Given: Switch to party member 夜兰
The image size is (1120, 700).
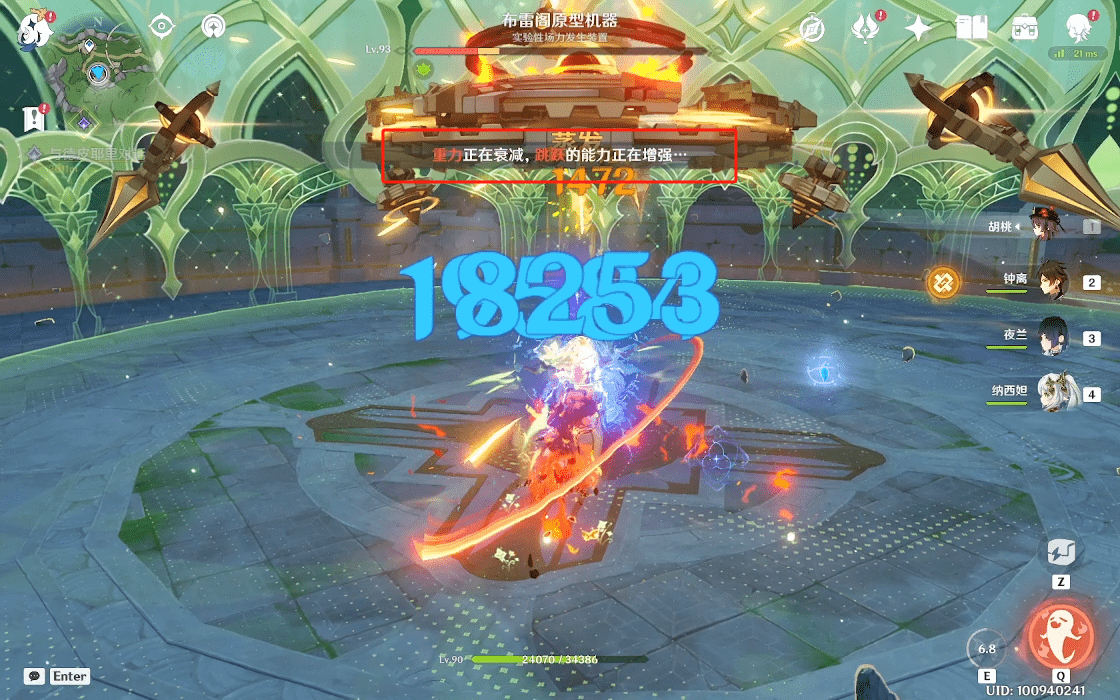Looking at the screenshot, I should (1052, 338).
